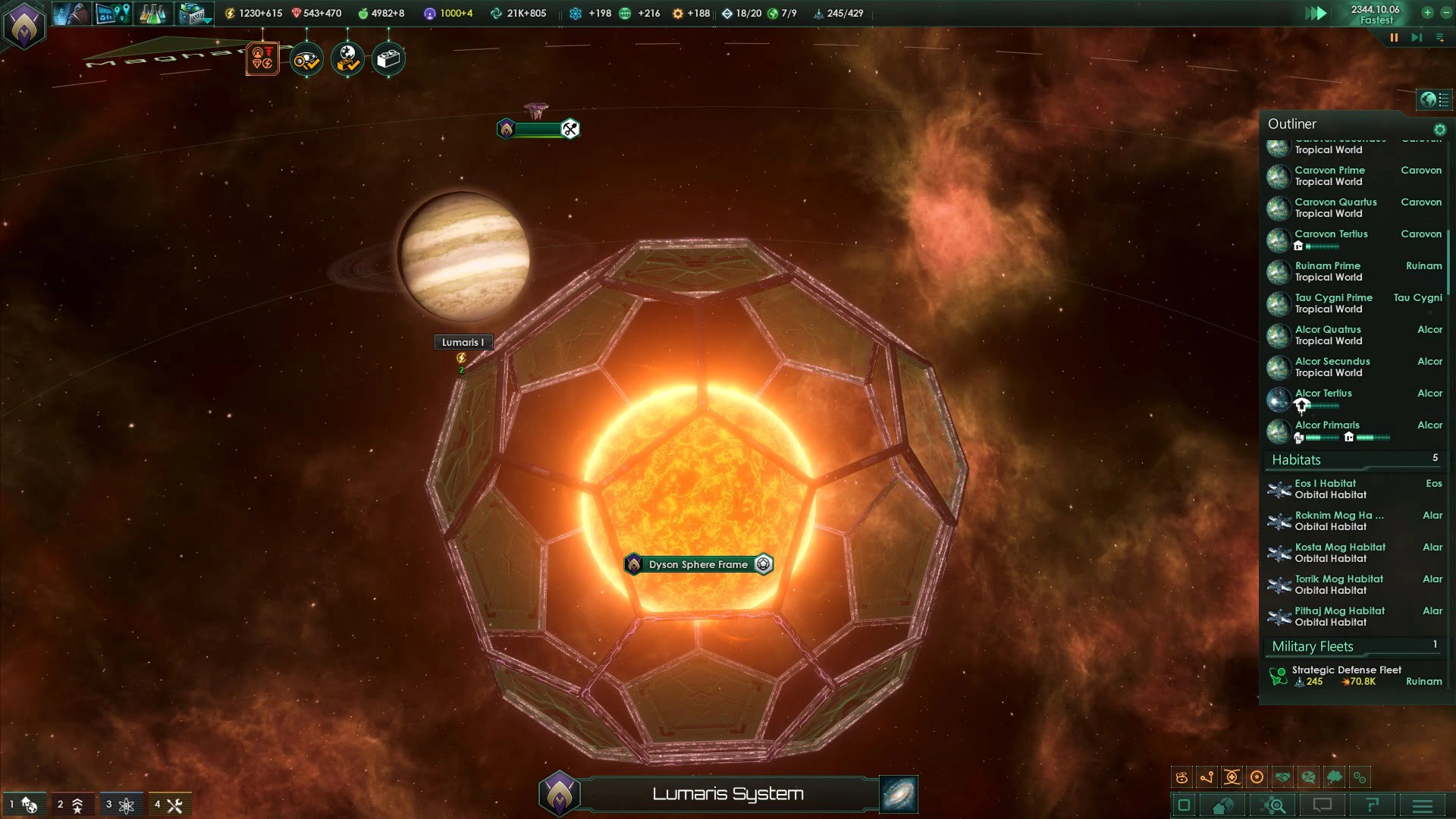Select Kosta Mog Habitat entry
The height and width of the screenshot is (819, 1456).
click(1339, 553)
